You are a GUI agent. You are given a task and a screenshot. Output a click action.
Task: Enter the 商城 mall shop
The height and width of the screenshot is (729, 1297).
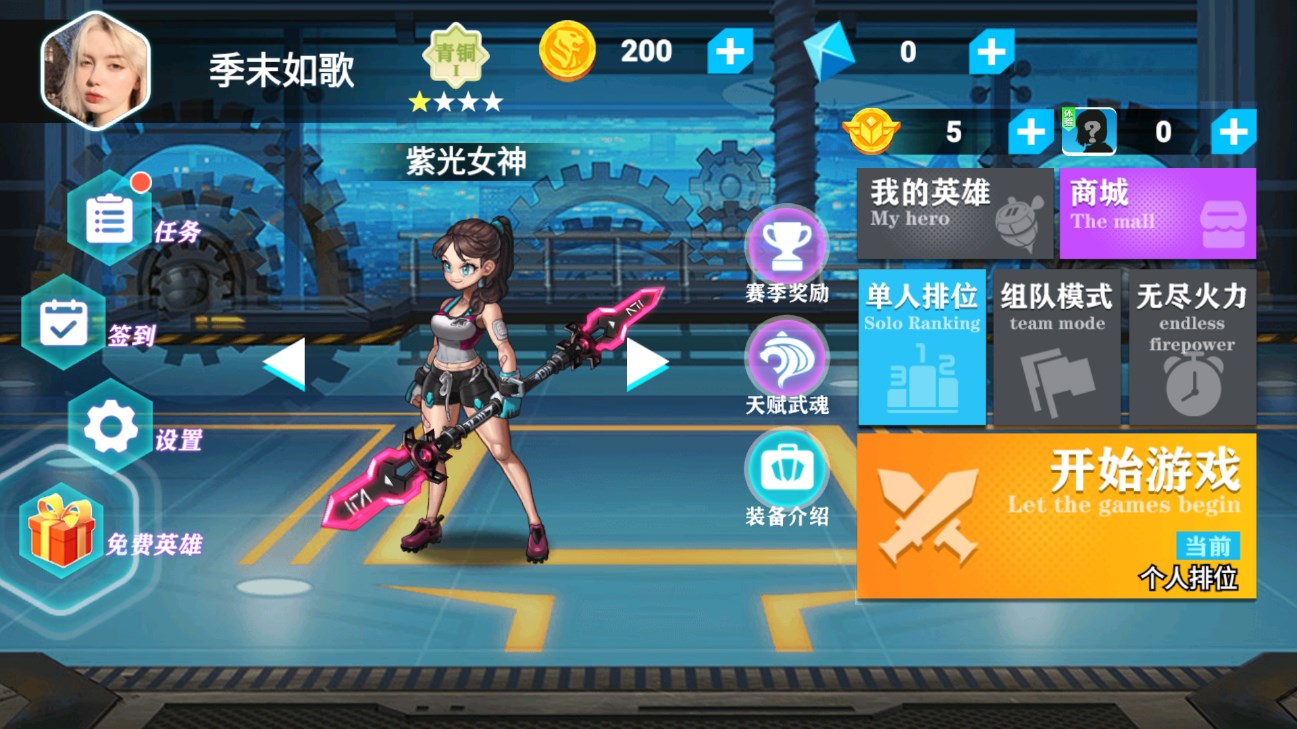coord(1157,212)
